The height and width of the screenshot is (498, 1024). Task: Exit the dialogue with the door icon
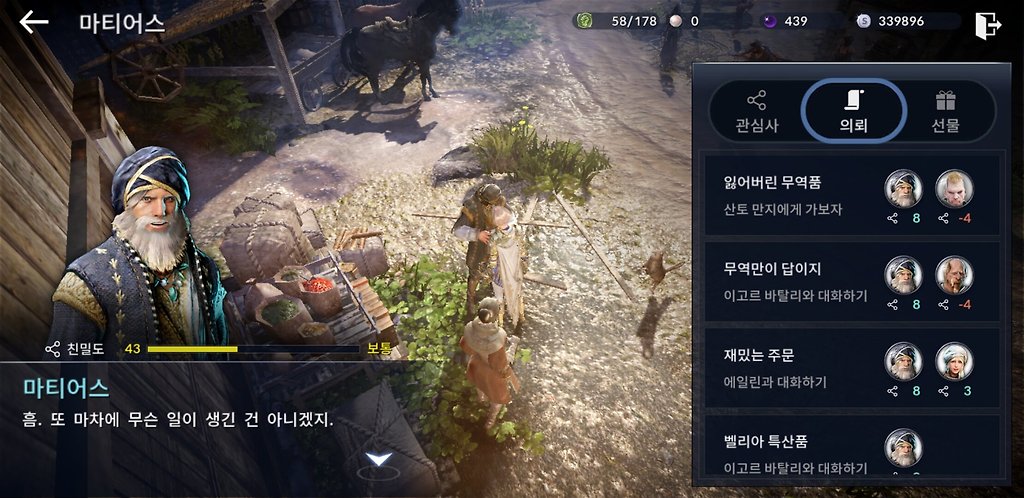[x=987, y=24]
